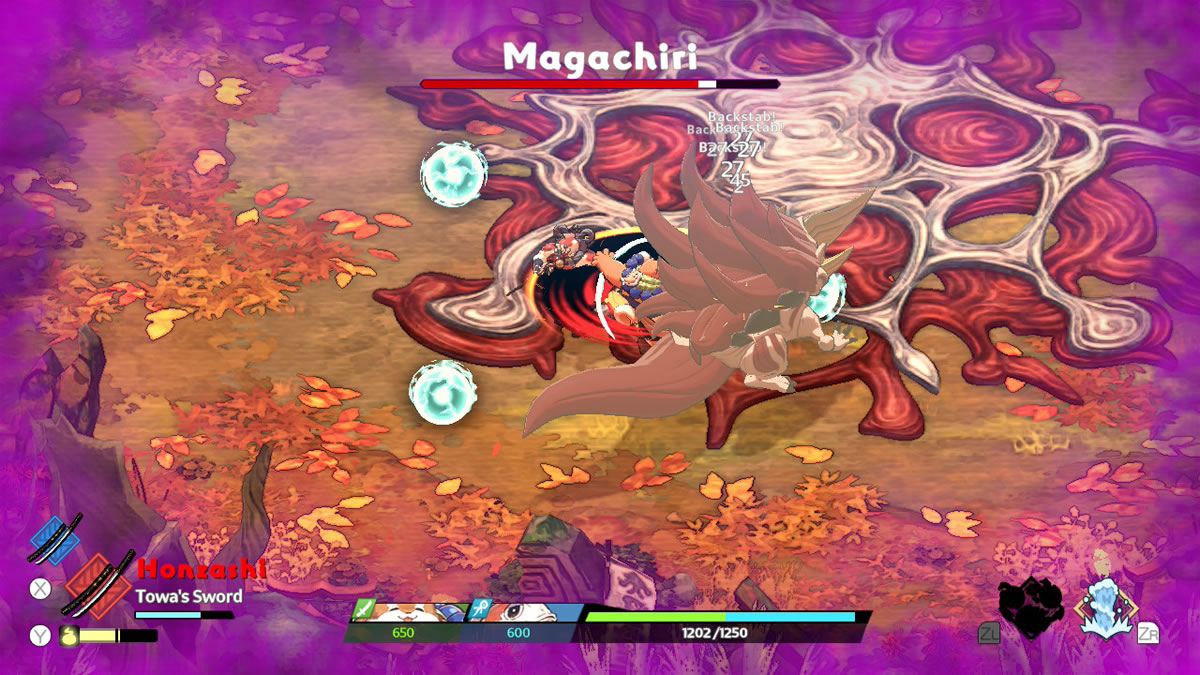Select the red Honzashi Towa's Sword icon
Viewport: 1200px width, 675px height.
[98, 585]
